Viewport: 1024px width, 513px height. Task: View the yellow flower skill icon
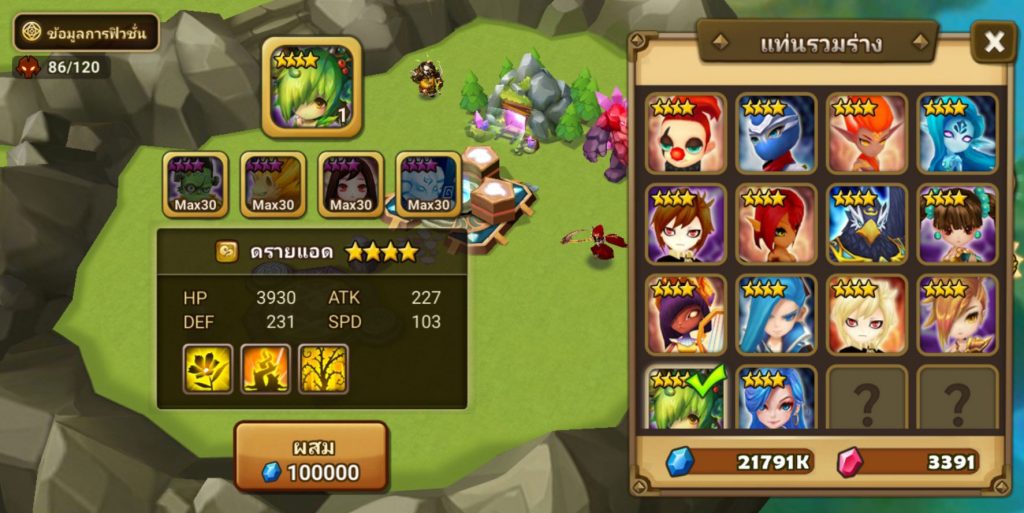[208, 369]
